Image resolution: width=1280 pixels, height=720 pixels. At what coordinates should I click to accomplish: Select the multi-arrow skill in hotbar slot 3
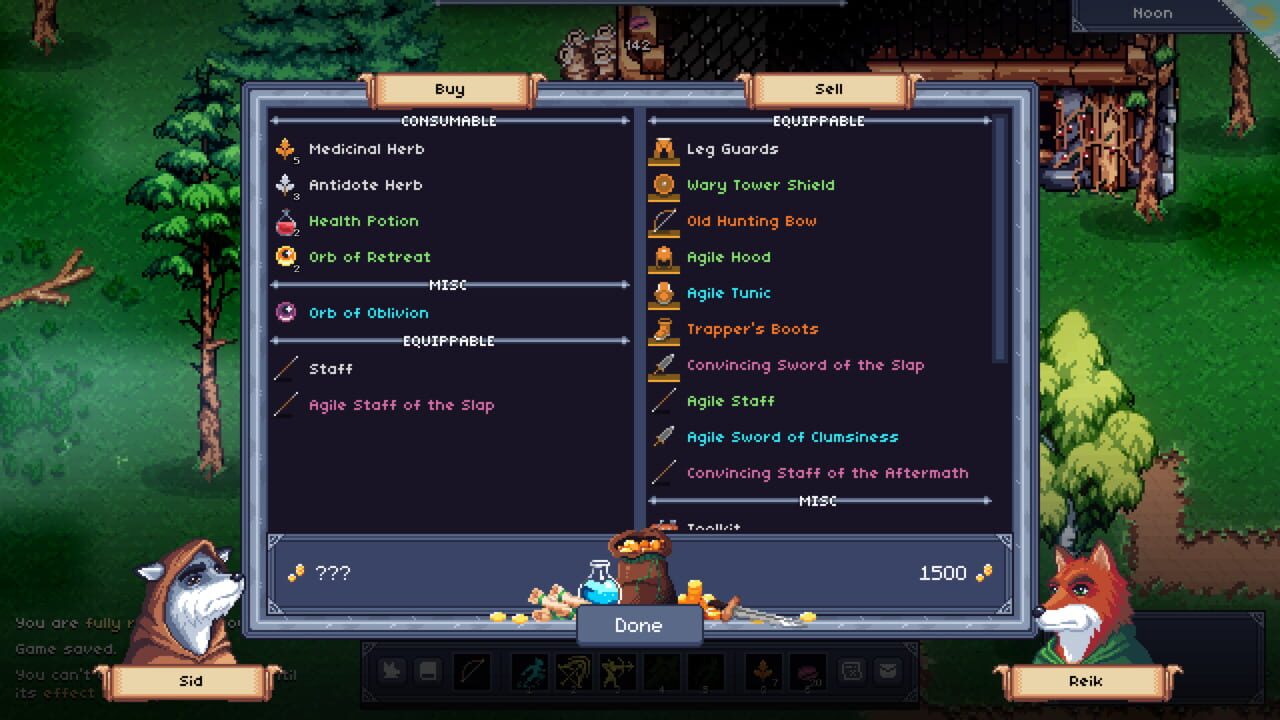click(x=616, y=671)
